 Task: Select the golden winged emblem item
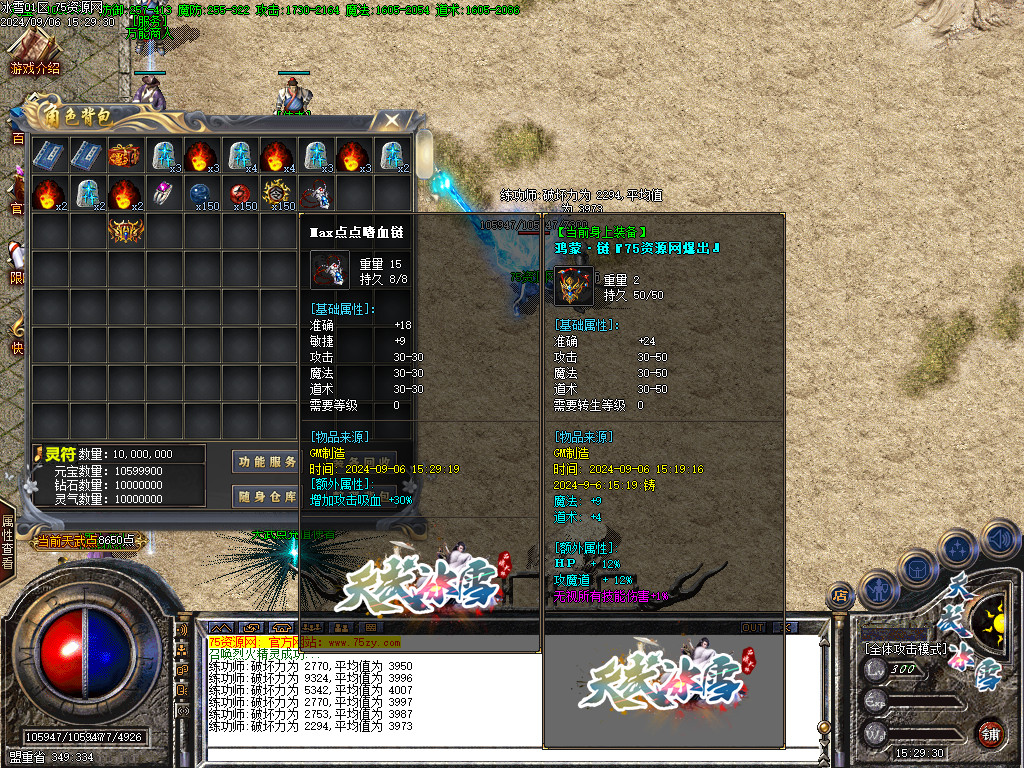(x=125, y=232)
